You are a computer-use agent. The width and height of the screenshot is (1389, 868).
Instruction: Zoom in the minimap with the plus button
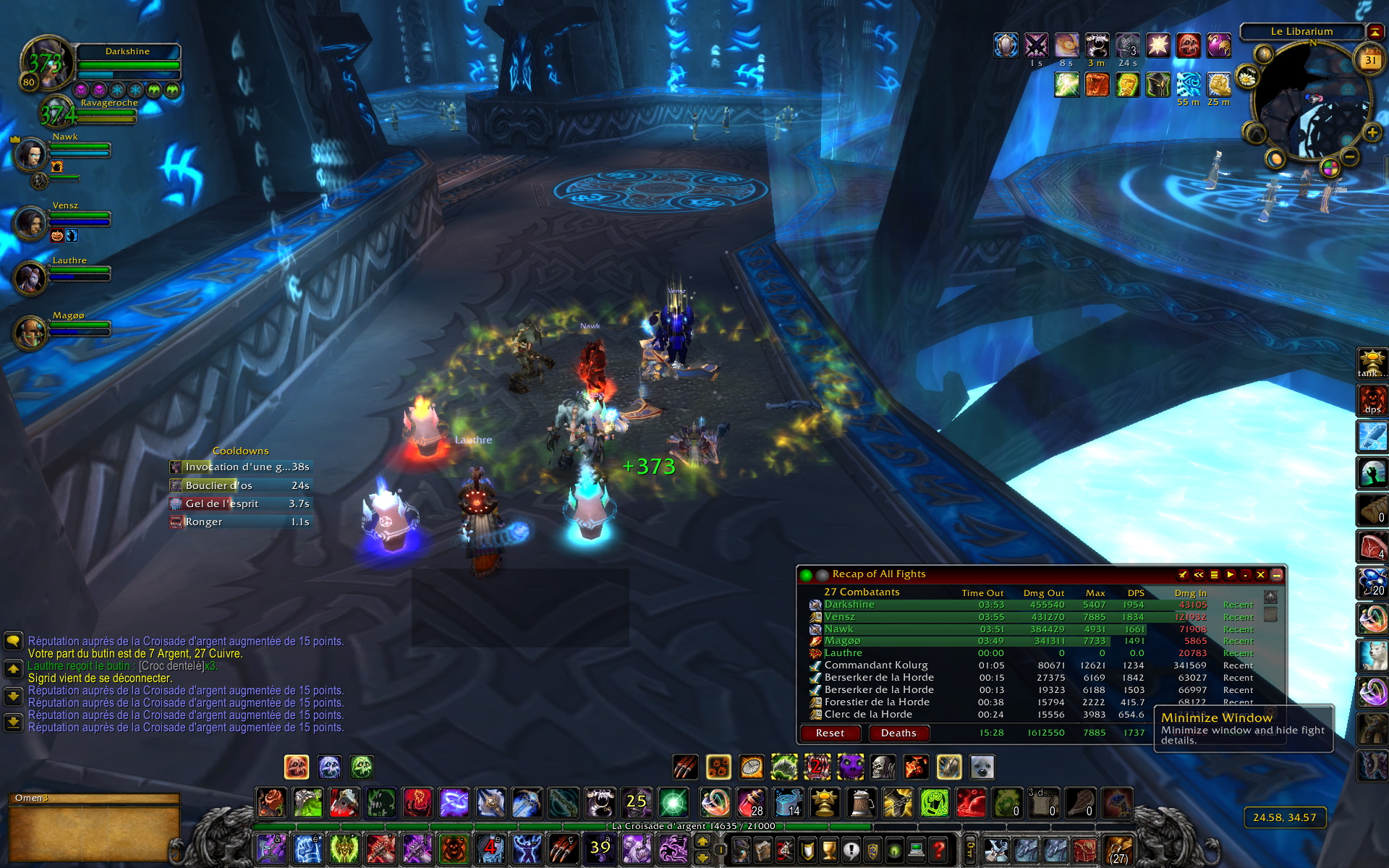coord(1372,132)
